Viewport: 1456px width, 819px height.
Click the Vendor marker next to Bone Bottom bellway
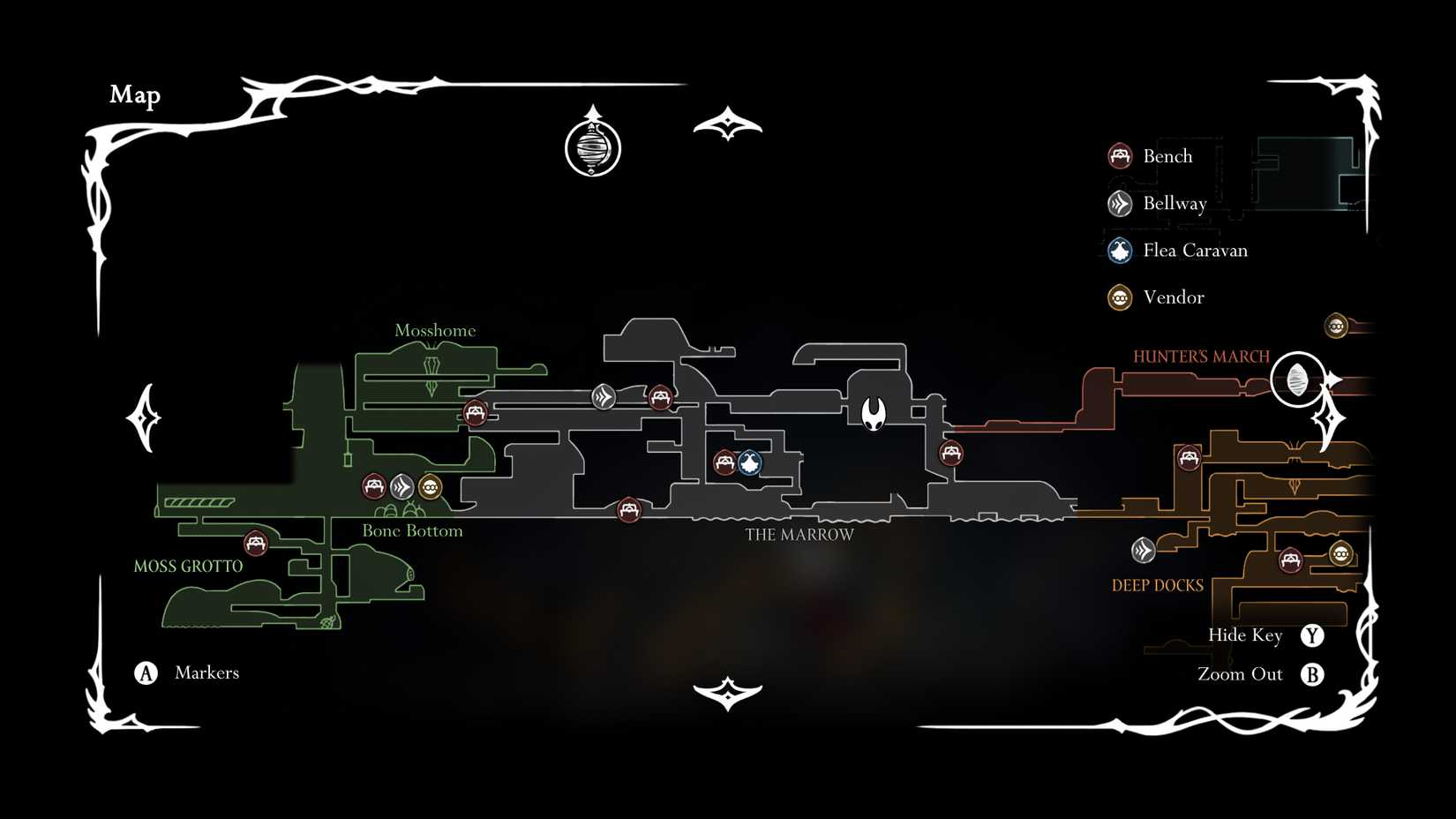430,485
